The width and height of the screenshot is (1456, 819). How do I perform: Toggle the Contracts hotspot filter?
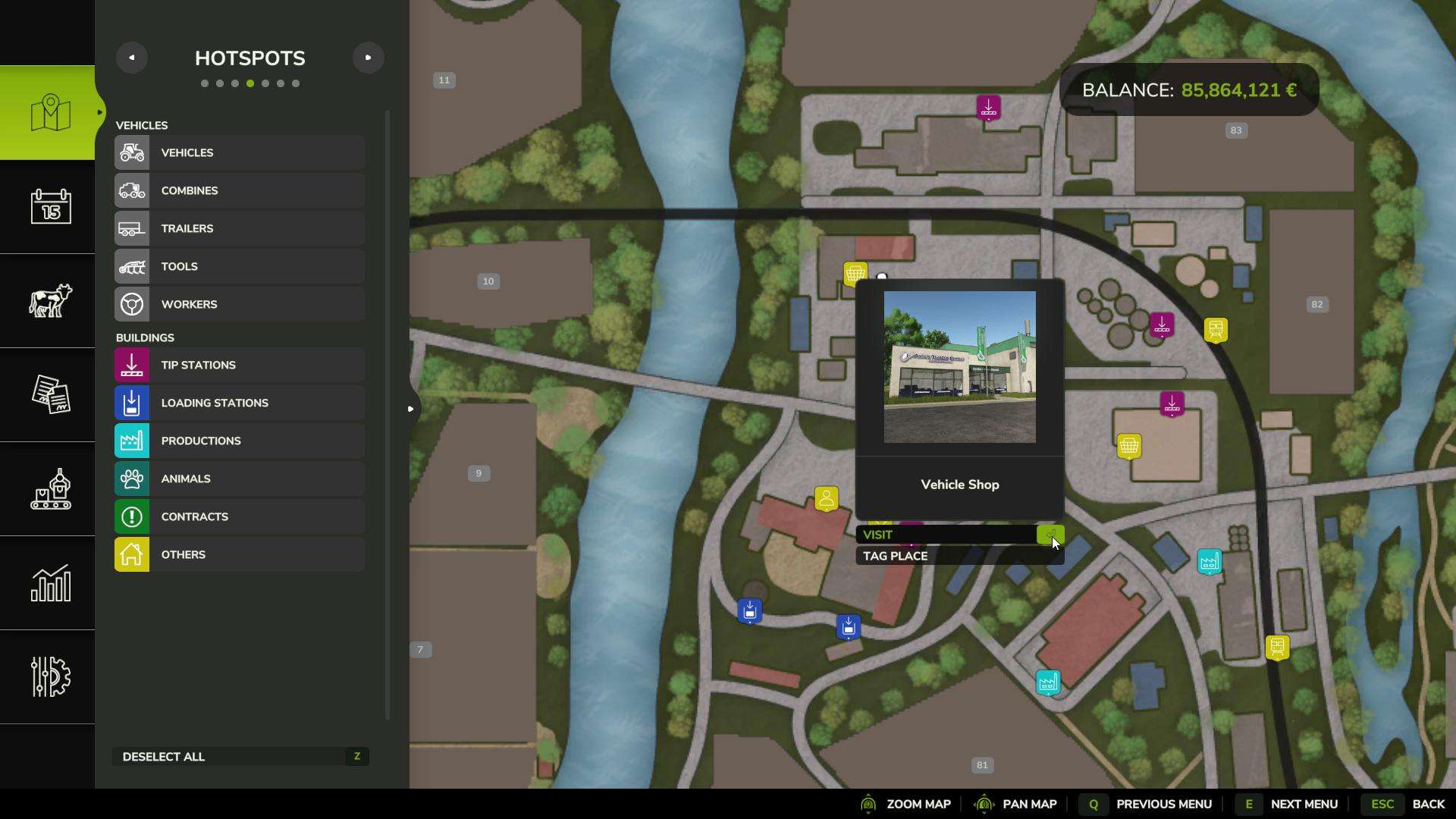tap(240, 516)
